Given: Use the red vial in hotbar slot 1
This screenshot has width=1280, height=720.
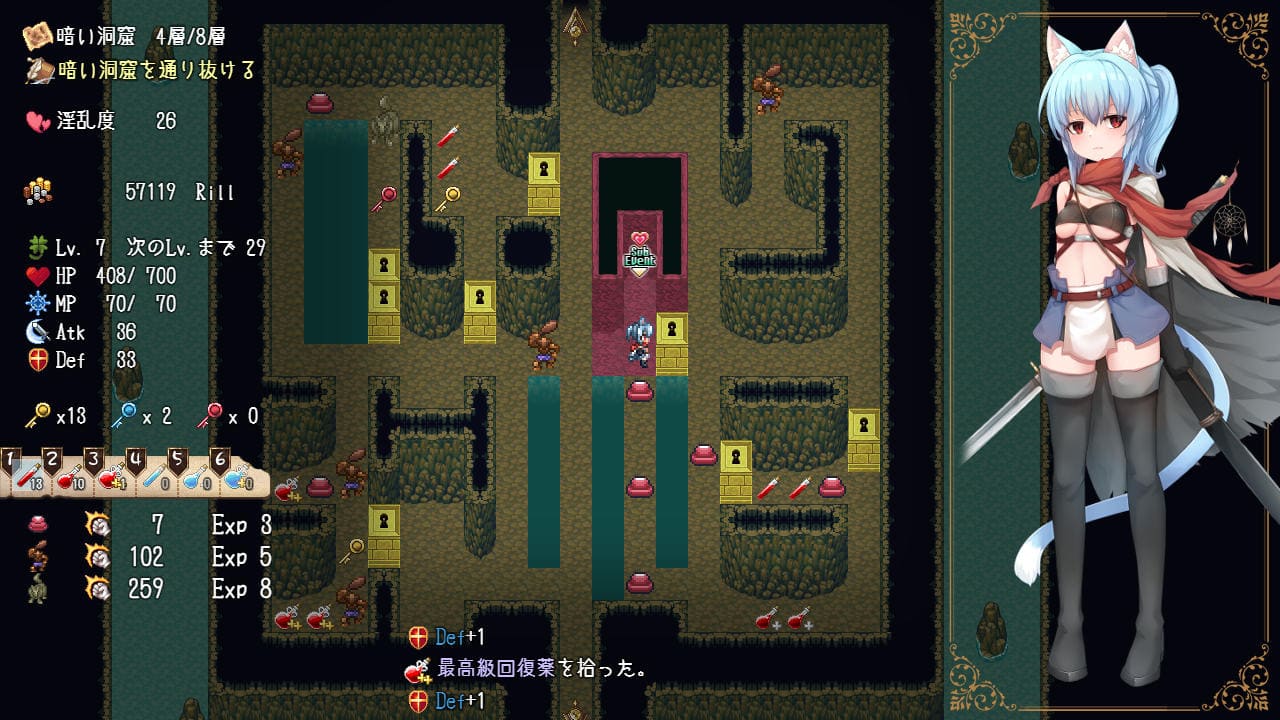Looking at the screenshot, I should (x=27, y=476).
